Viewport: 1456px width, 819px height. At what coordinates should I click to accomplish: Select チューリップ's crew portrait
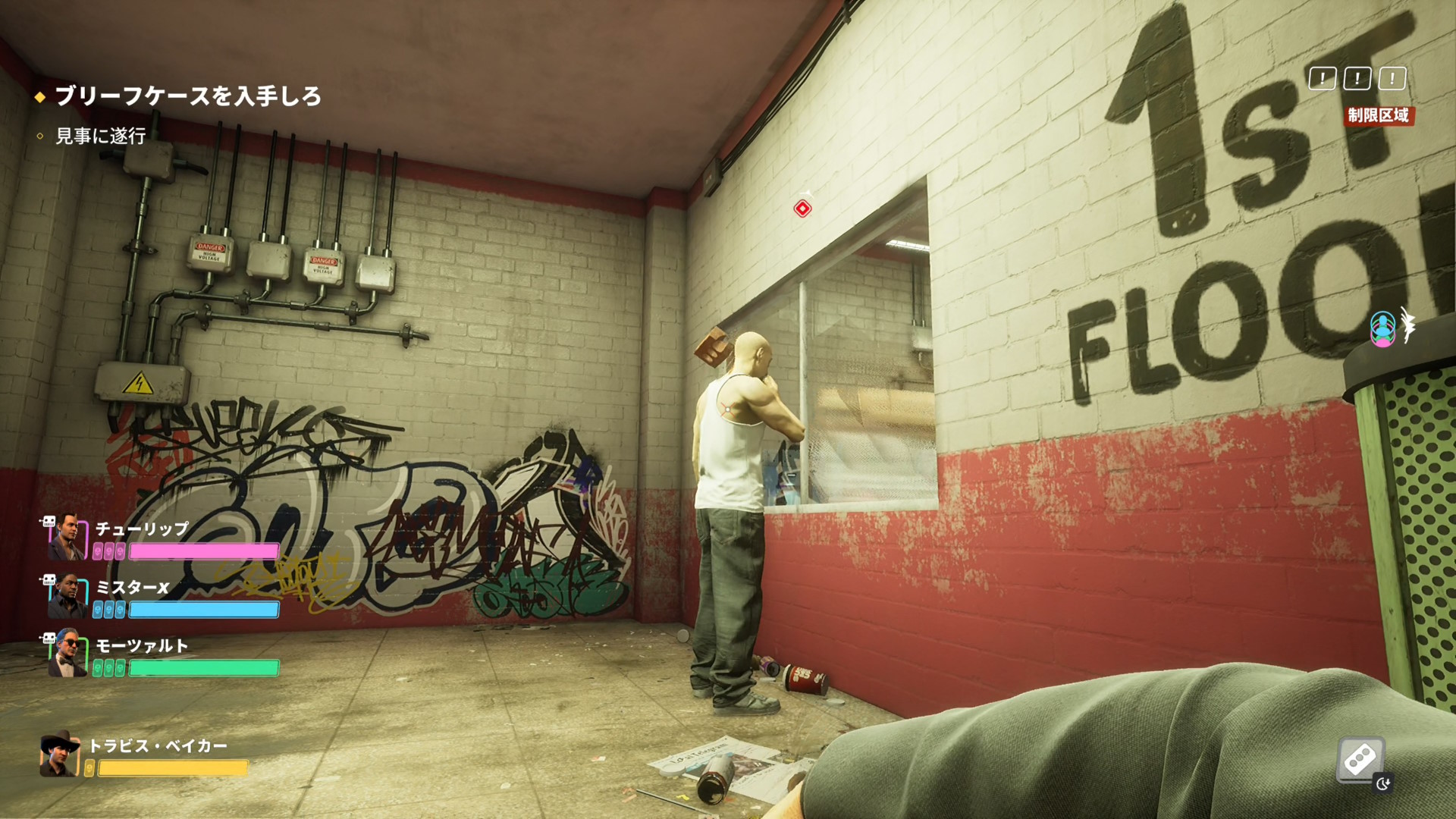(x=67, y=537)
